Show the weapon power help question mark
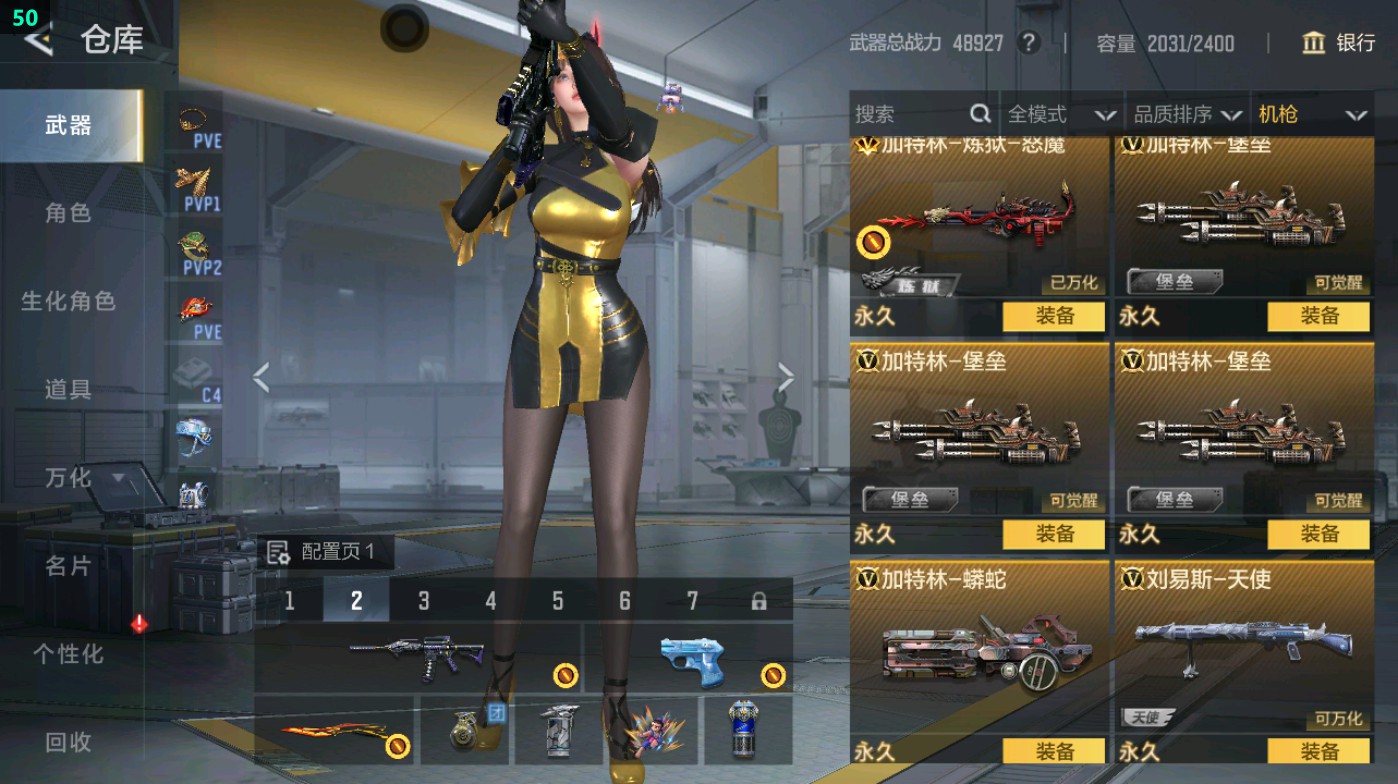This screenshot has width=1398, height=784. (1028, 43)
